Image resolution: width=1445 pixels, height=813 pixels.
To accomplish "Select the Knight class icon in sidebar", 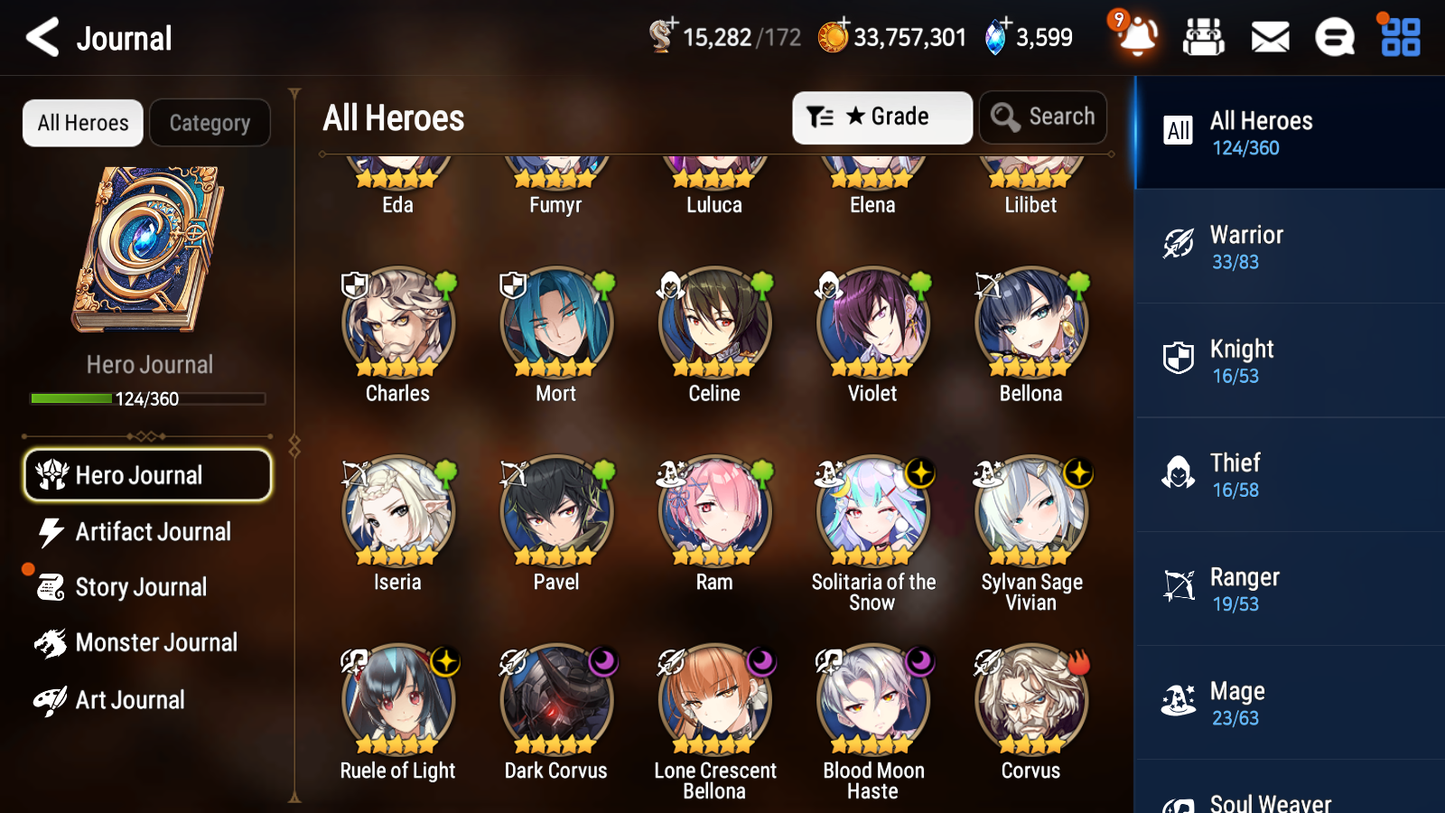I will coord(1178,360).
